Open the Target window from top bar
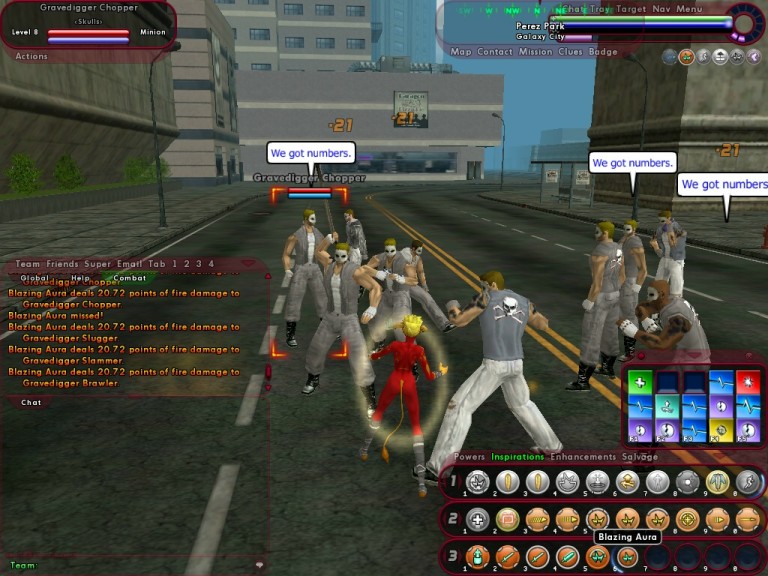The image size is (768, 576). pos(631,9)
